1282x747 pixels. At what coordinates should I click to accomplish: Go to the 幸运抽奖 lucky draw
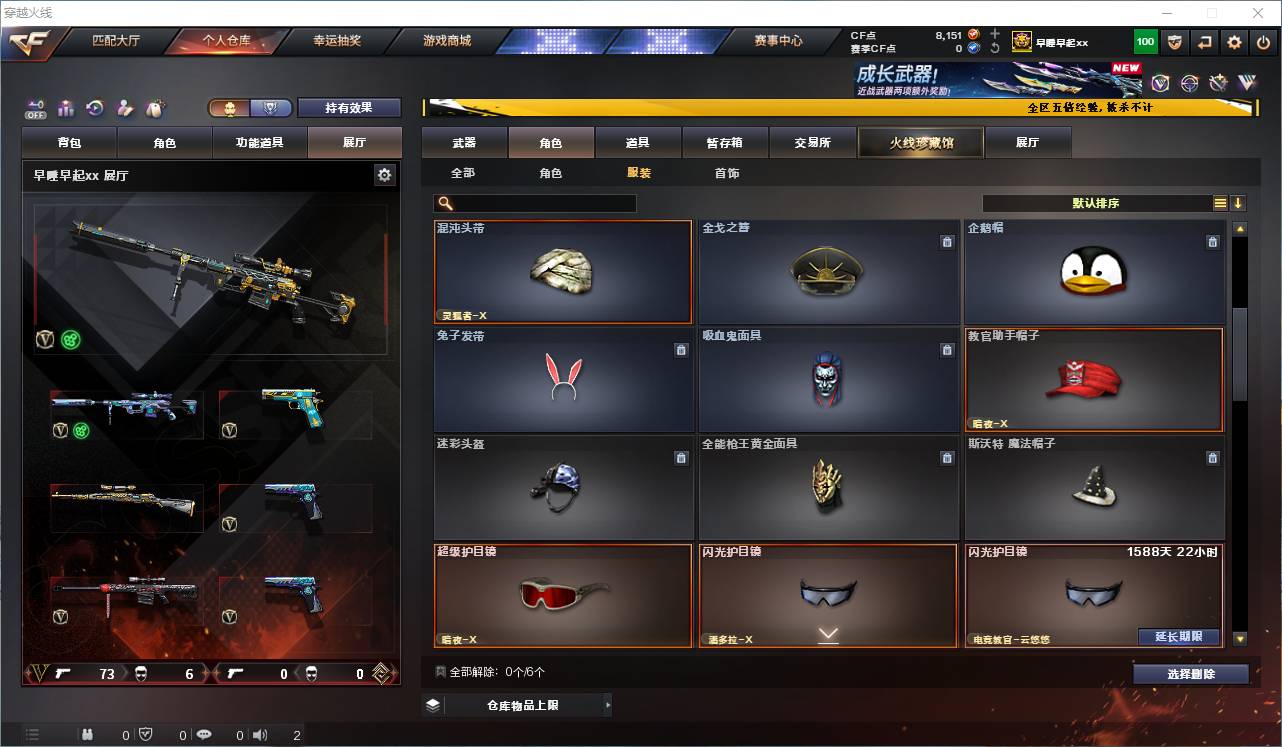pyautogui.click(x=337, y=41)
